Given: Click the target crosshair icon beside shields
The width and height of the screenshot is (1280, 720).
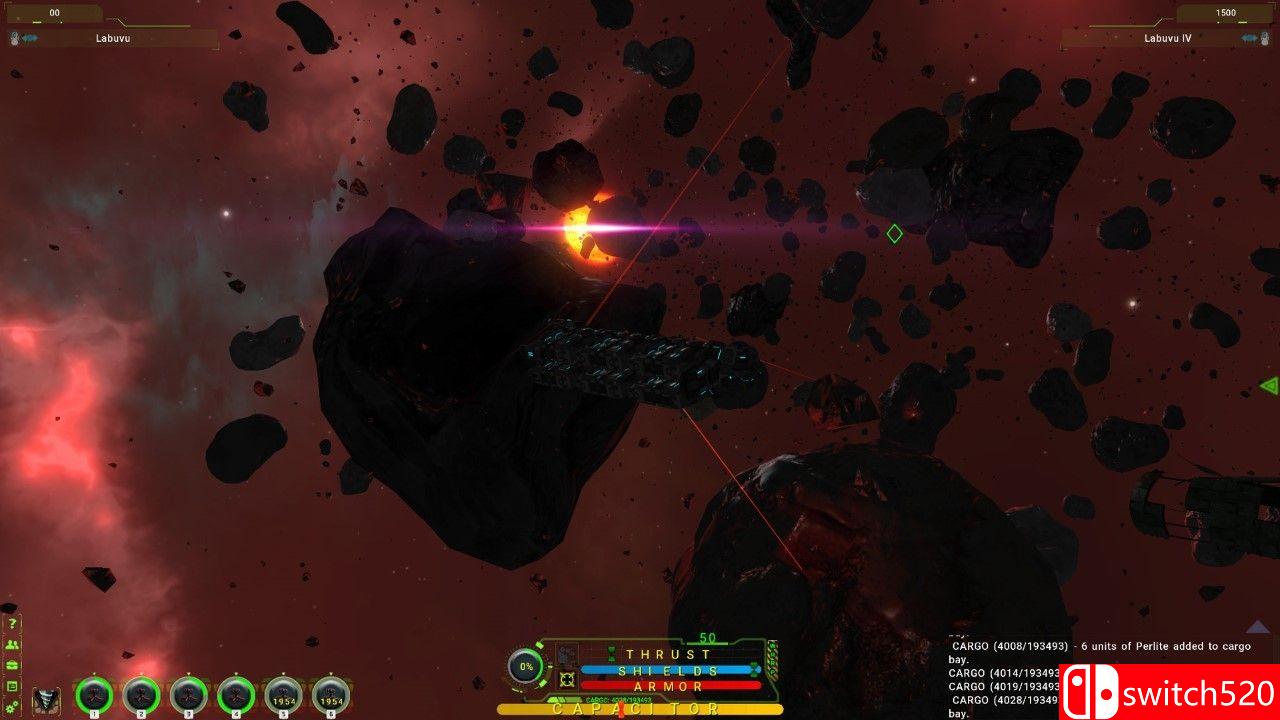Looking at the screenshot, I should (x=567, y=680).
